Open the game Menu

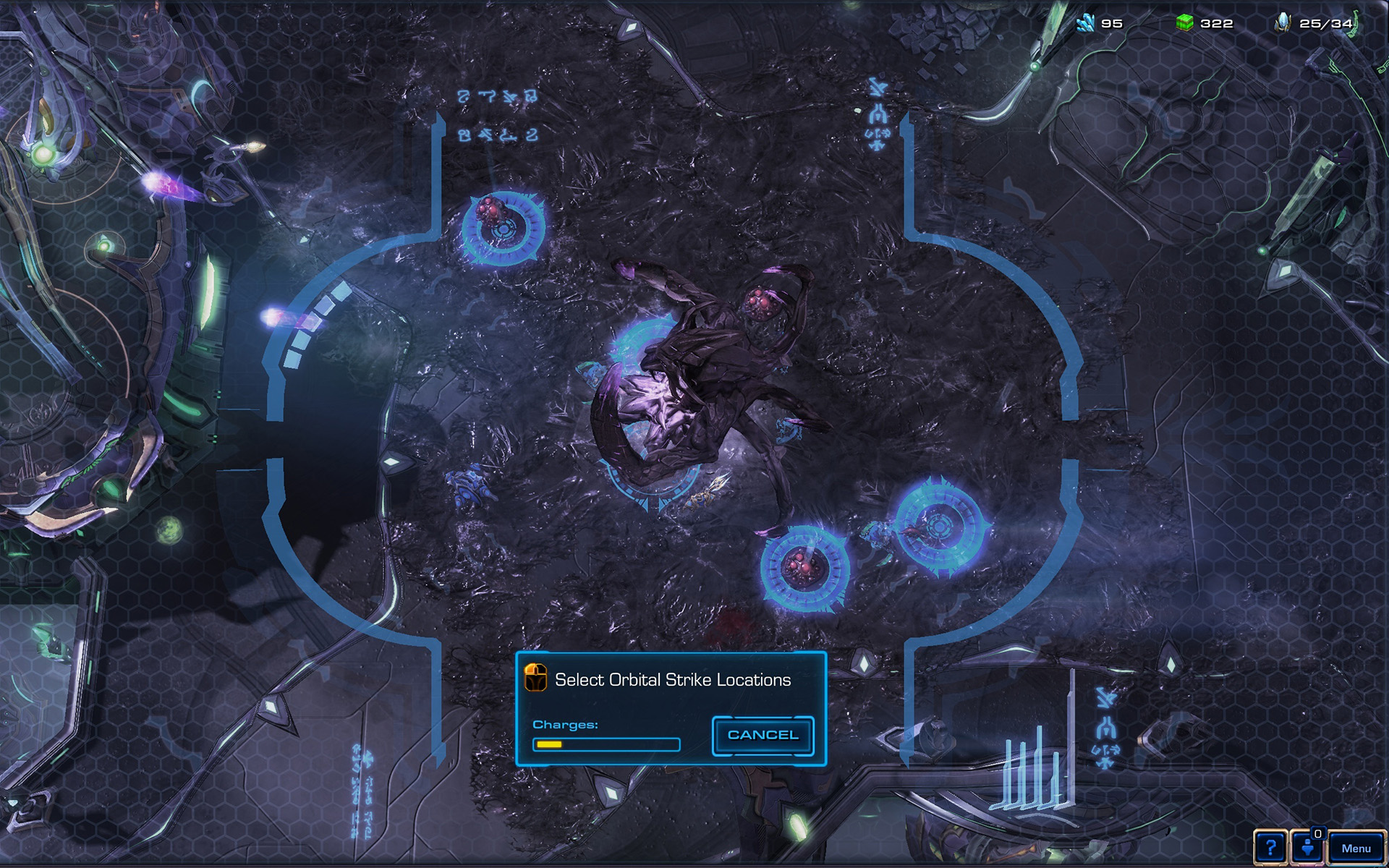(1356, 848)
